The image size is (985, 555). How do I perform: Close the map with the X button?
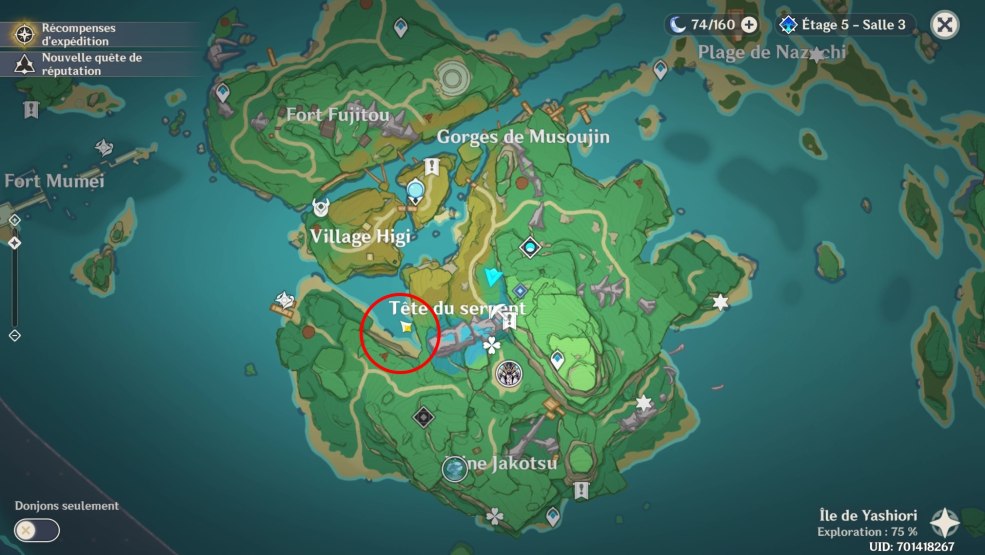(x=944, y=25)
